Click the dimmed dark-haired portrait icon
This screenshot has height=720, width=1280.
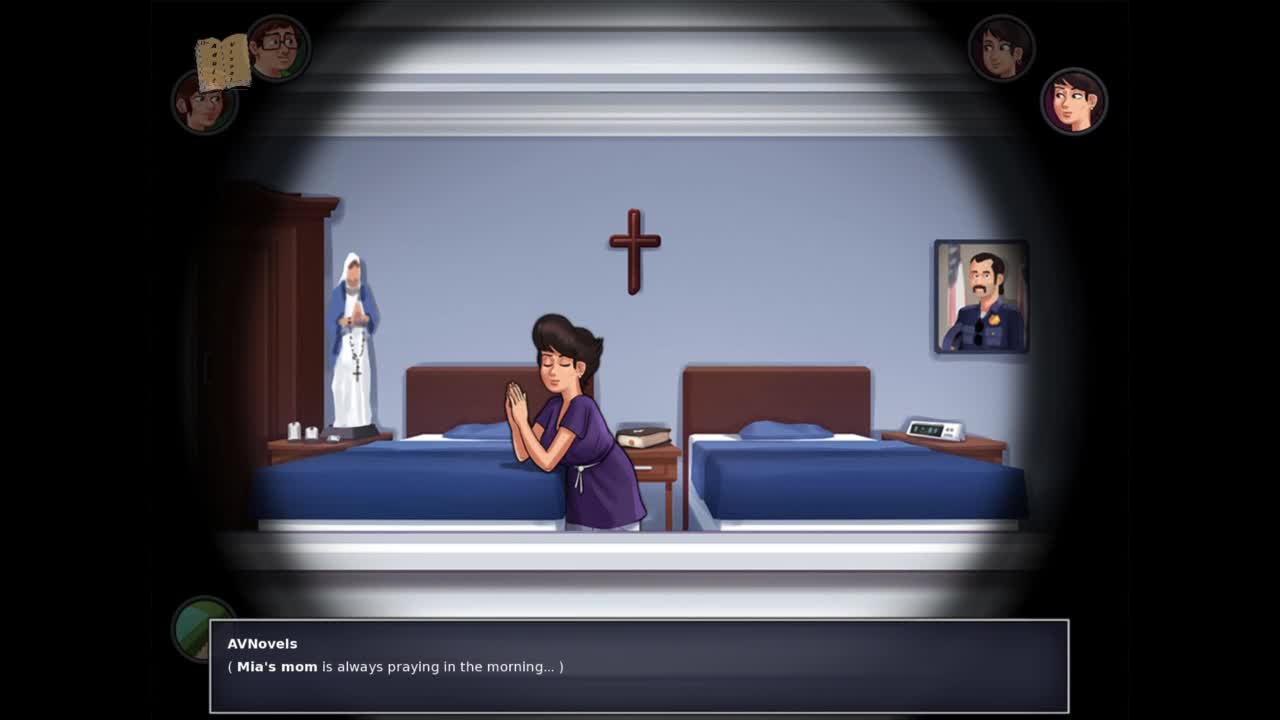coord(1001,47)
